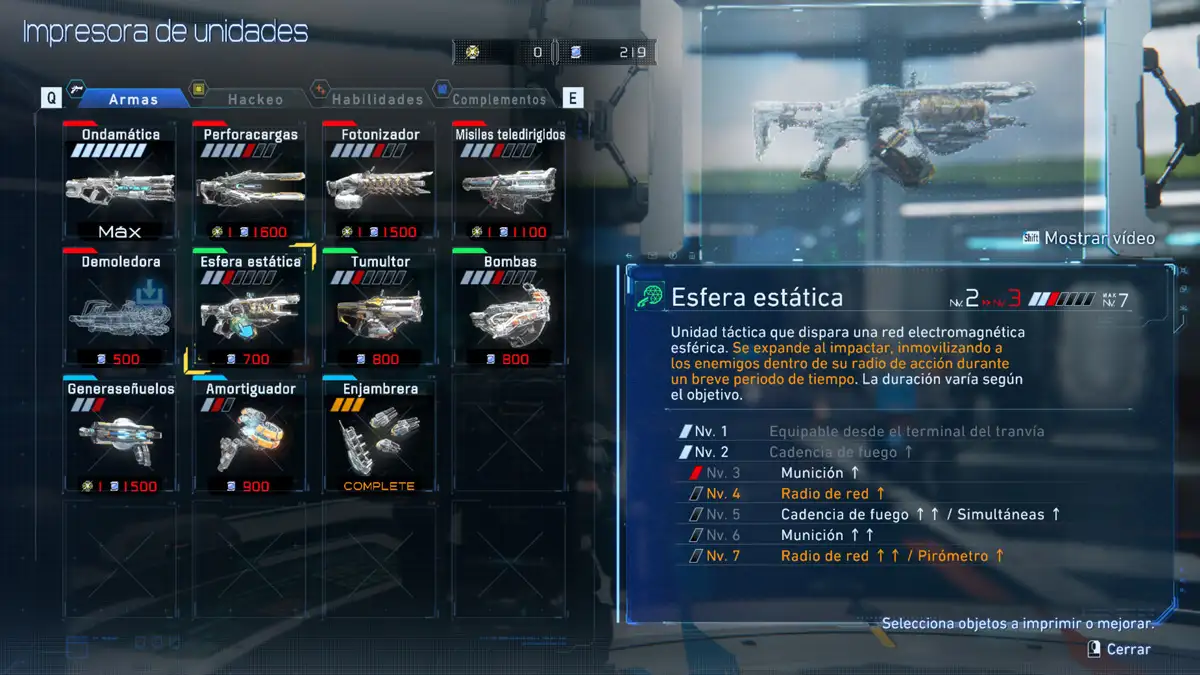1200x675 pixels.
Task: Pick the Amortiguador unit tile
Action: click(250, 436)
